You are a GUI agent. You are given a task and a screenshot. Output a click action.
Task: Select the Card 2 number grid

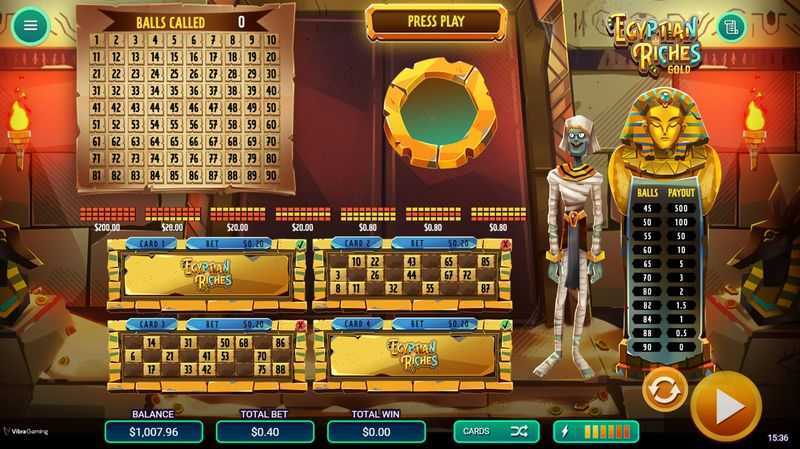click(x=411, y=275)
